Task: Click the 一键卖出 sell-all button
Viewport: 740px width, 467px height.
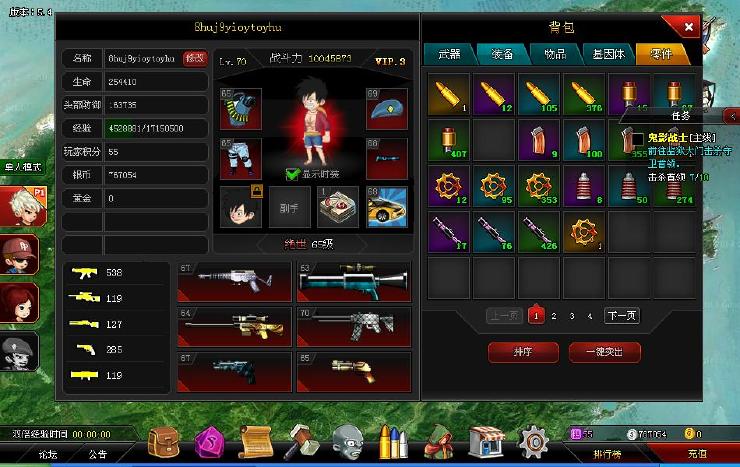Action: pyautogui.click(x=604, y=351)
